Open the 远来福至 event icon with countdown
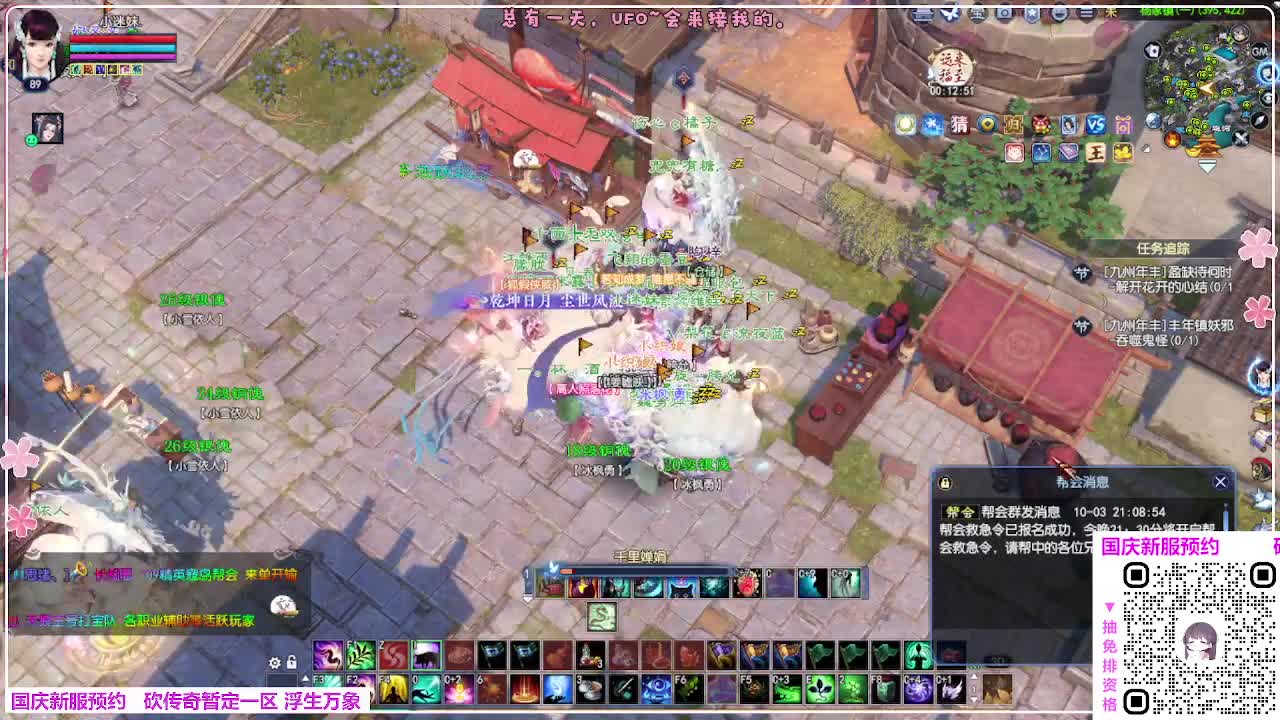 pos(952,68)
